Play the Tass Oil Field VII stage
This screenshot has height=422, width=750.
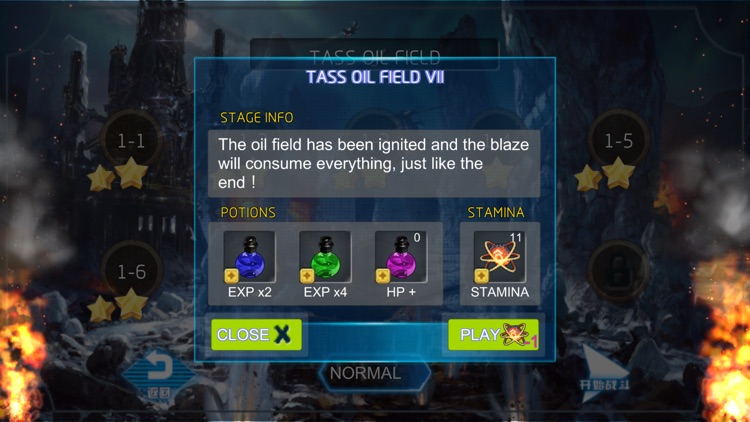(494, 335)
